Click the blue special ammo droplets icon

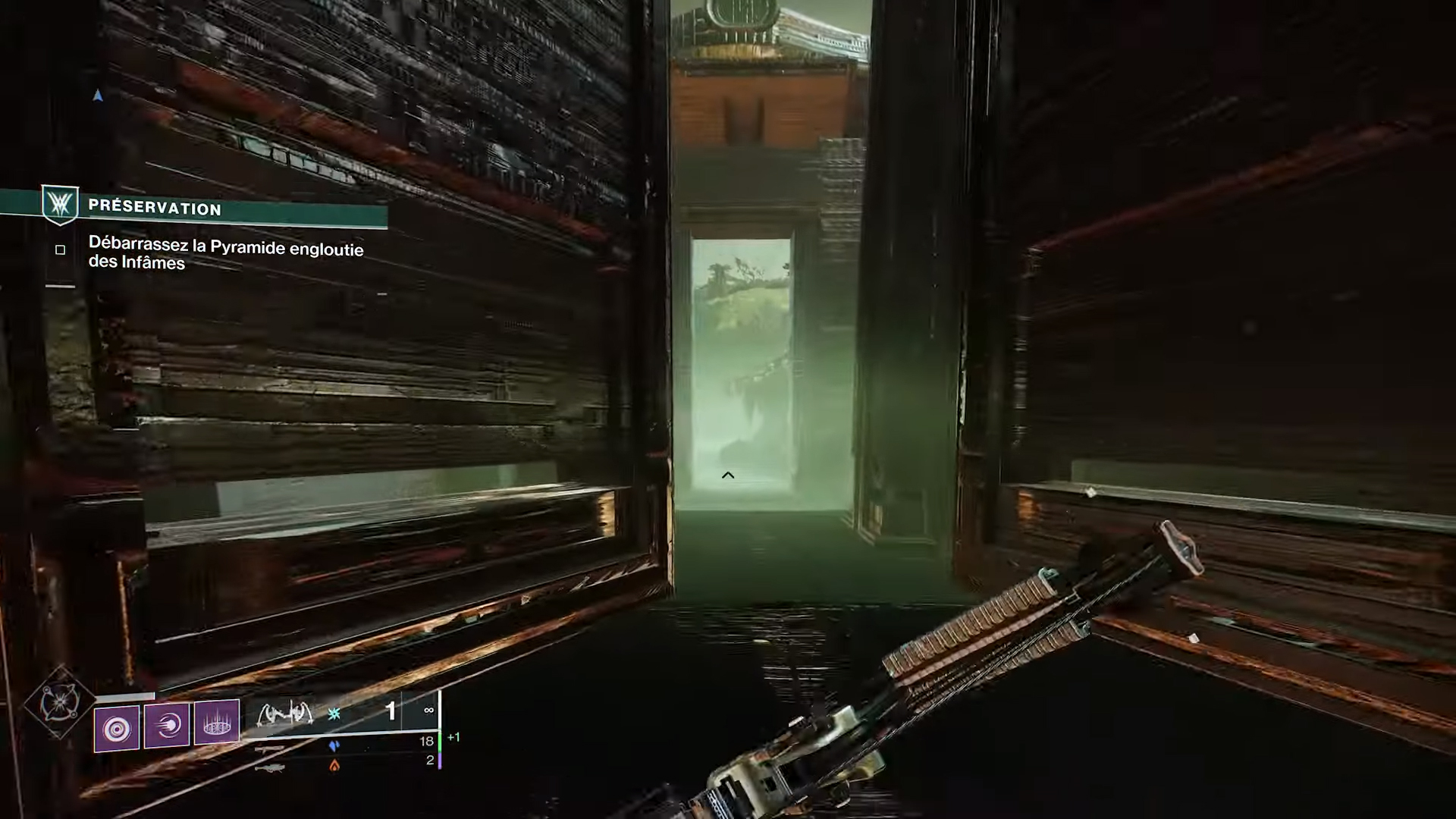(333, 747)
